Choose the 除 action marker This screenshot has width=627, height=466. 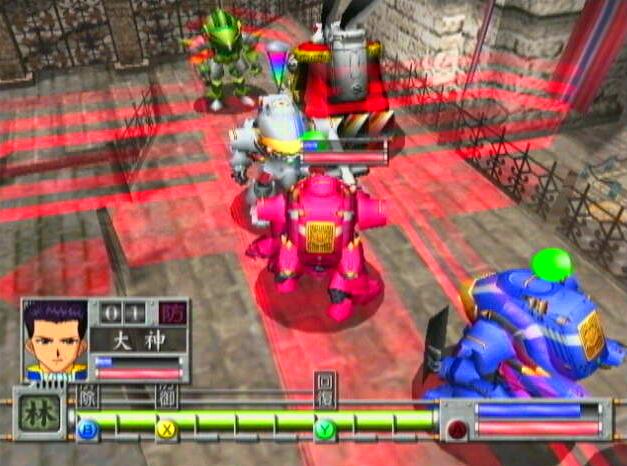click(x=89, y=393)
